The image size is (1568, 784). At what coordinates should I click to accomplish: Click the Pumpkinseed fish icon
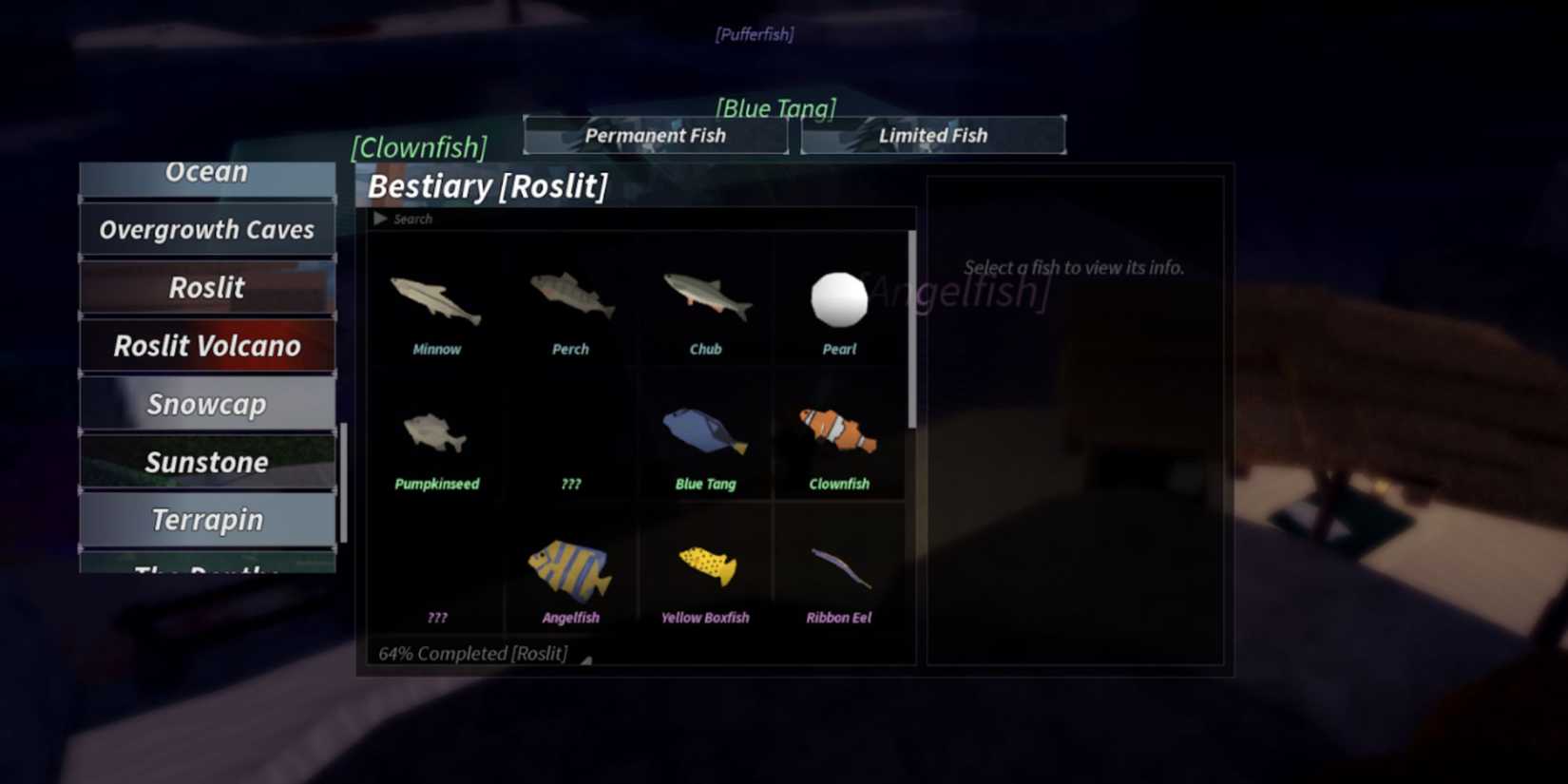(435, 437)
